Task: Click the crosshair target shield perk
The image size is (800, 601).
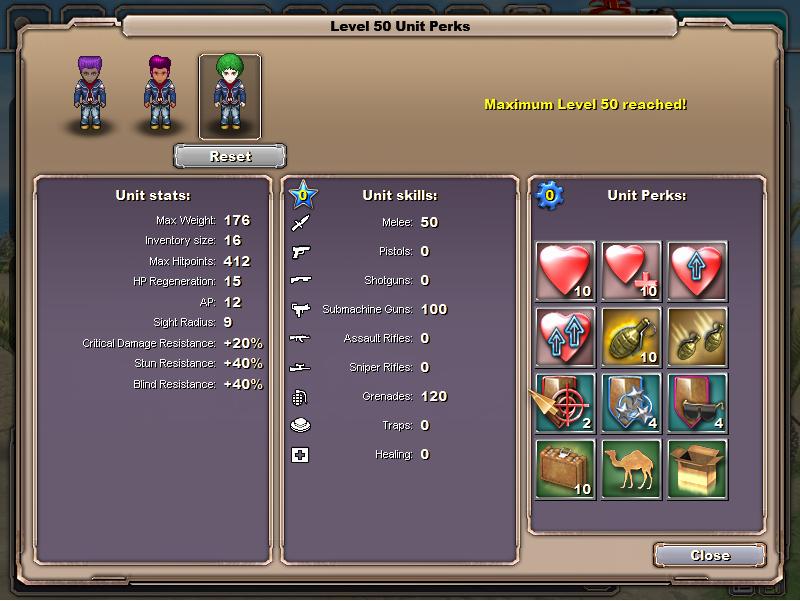Action: (x=565, y=402)
